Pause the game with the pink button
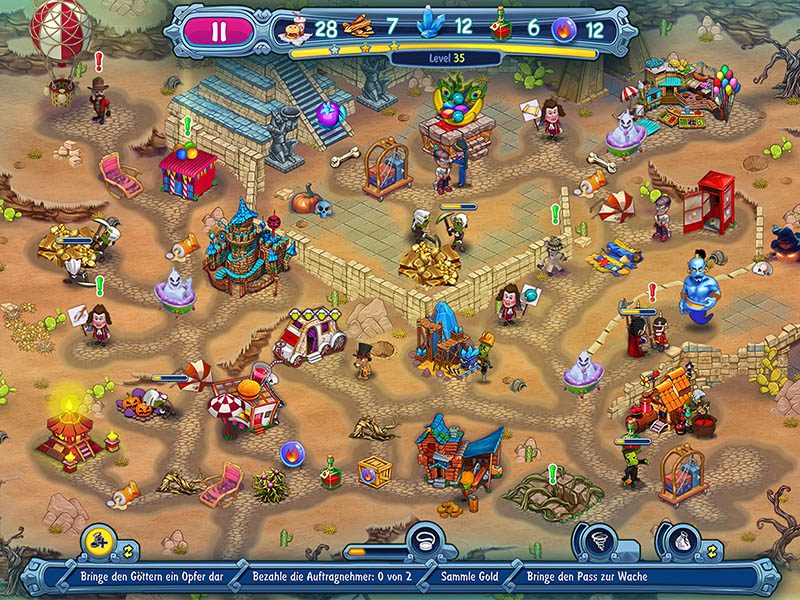Image resolution: width=800 pixels, height=600 pixels. click(219, 30)
